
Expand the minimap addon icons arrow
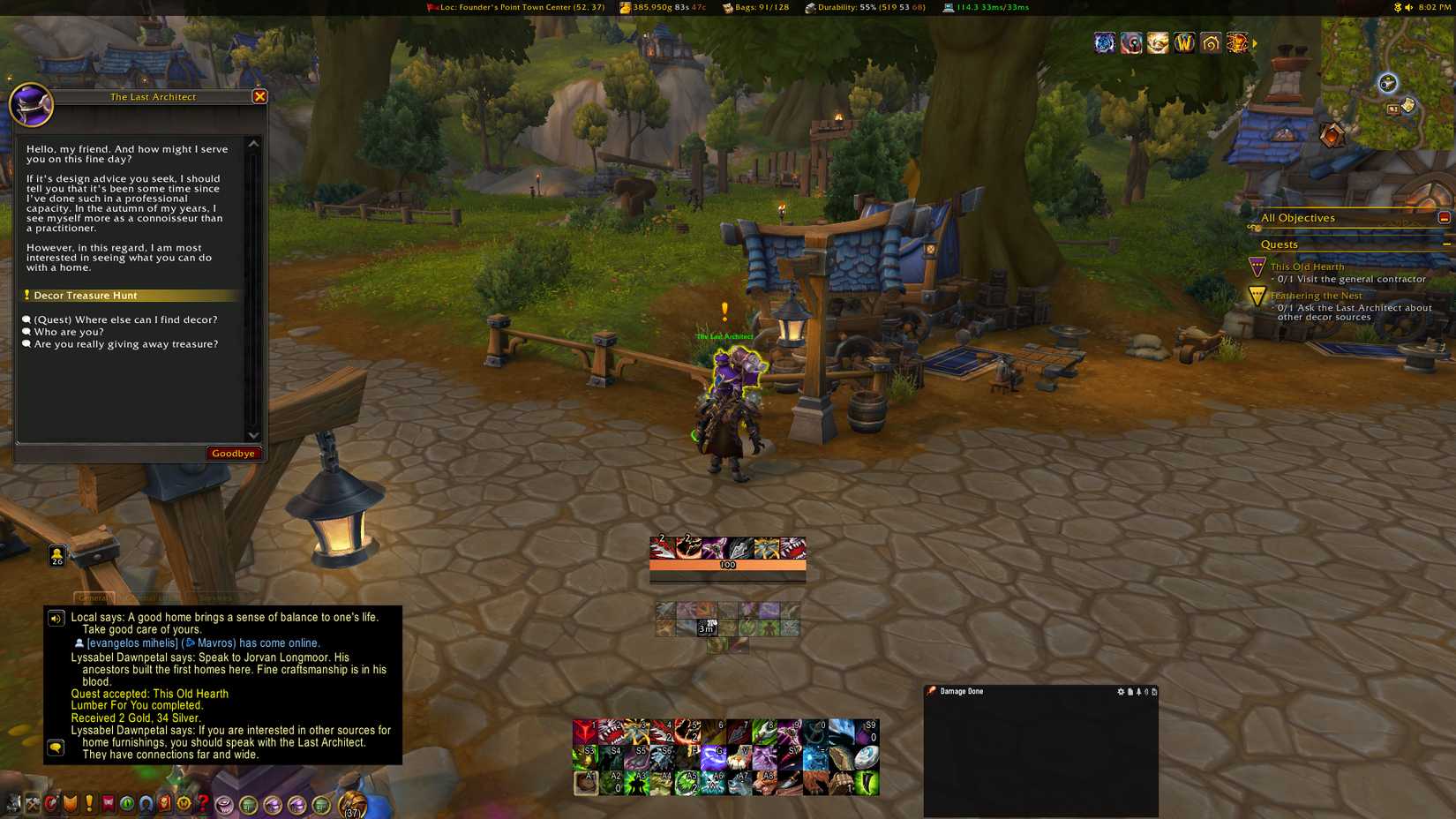1254,42
